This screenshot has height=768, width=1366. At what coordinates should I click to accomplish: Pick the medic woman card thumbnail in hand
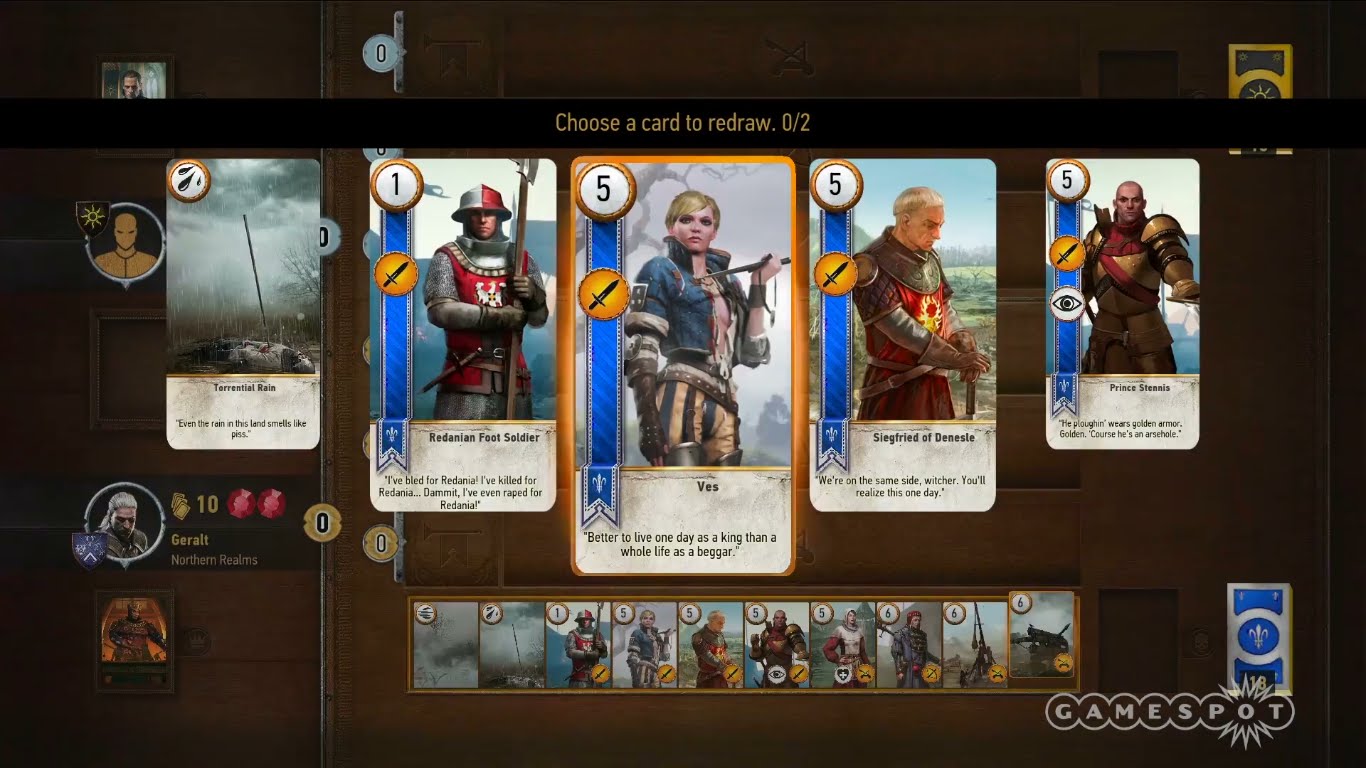(842, 645)
